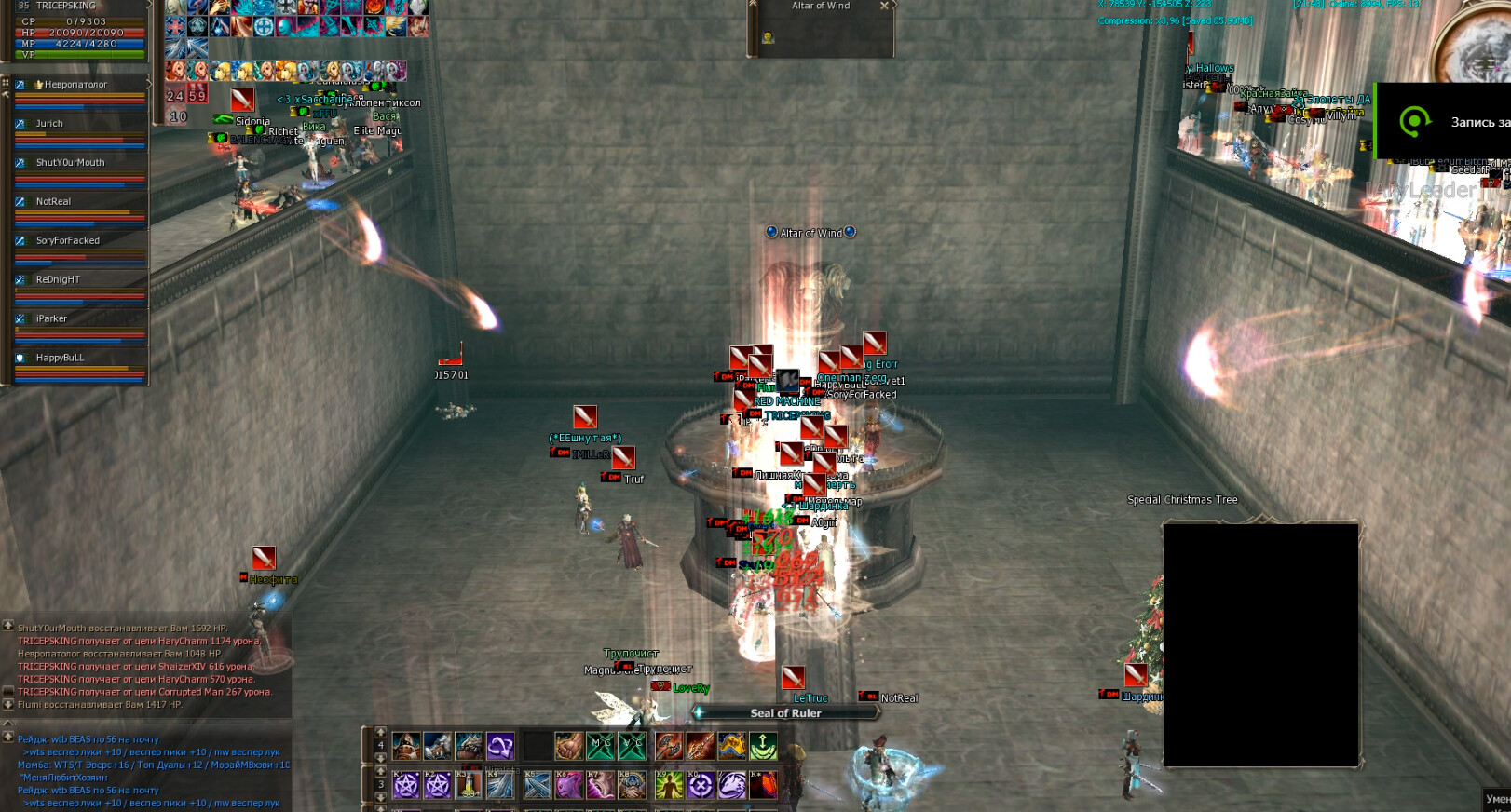The image size is (1511, 812).
Task: Activate the green anchor icon skill
Action: point(763,746)
